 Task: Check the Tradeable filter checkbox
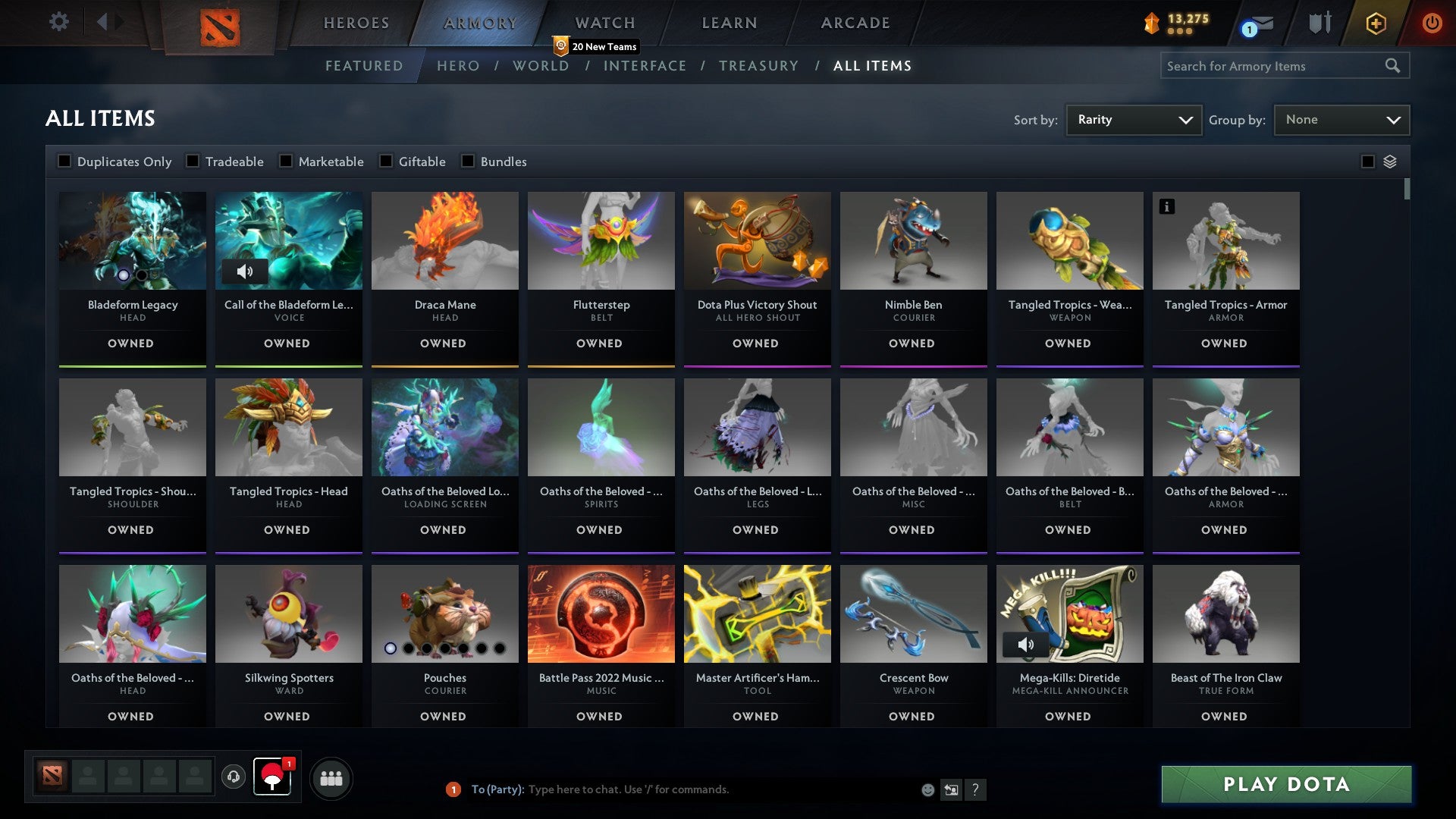[x=194, y=161]
